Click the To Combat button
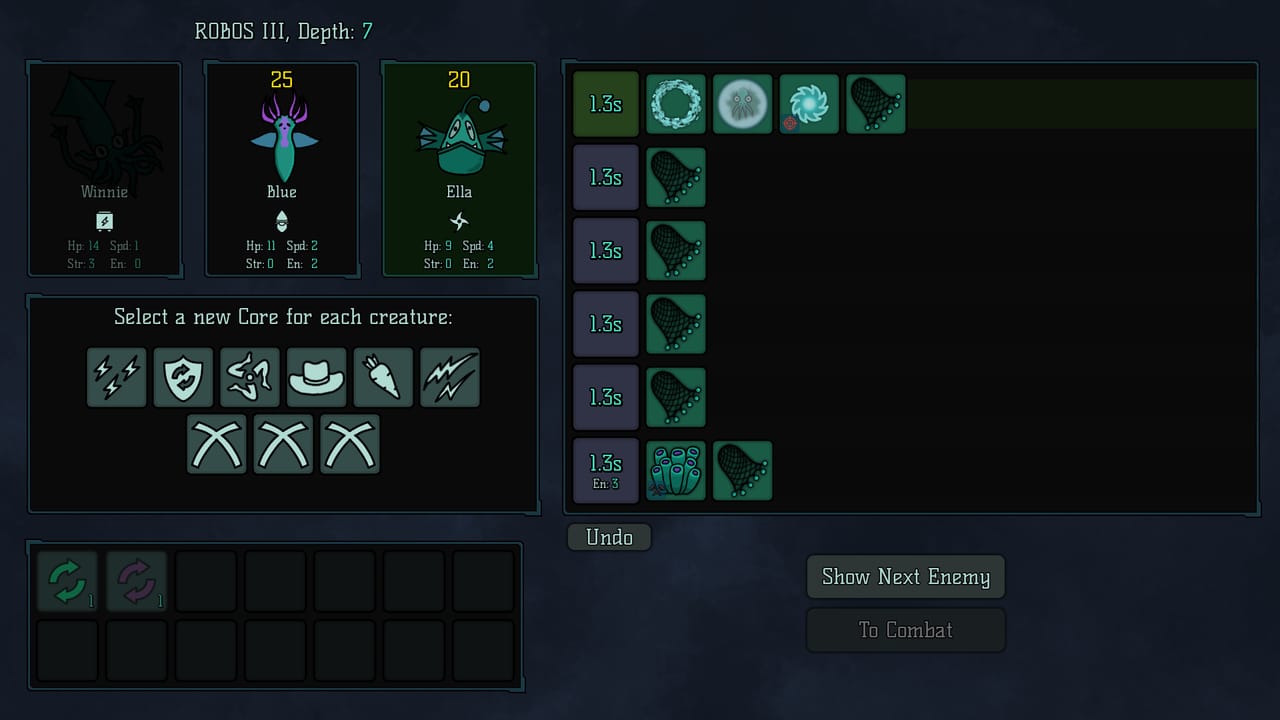The width and height of the screenshot is (1280, 720). pos(905,629)
